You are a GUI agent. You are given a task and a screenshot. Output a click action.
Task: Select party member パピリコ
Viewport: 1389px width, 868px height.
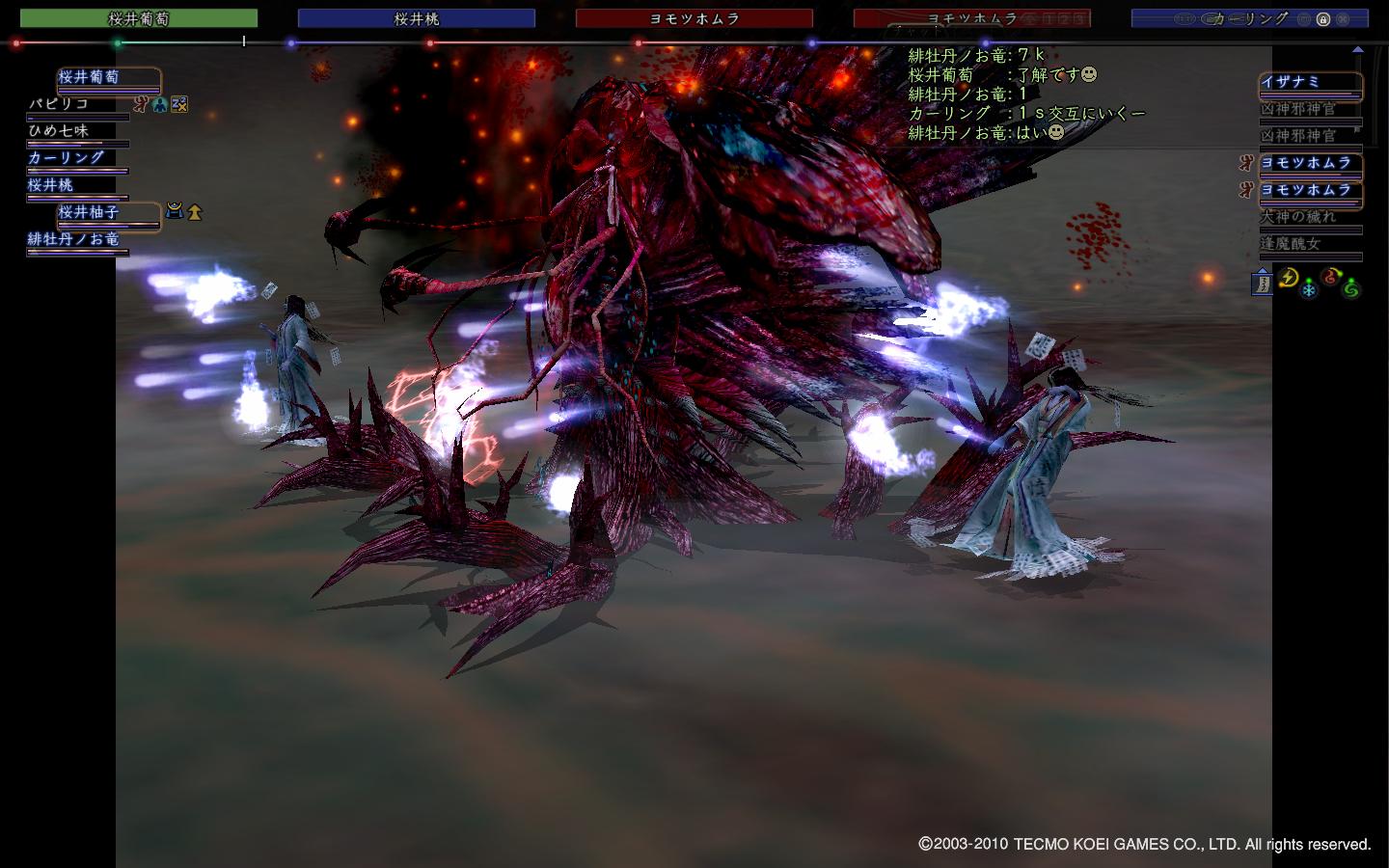click(x=59, y=104)
